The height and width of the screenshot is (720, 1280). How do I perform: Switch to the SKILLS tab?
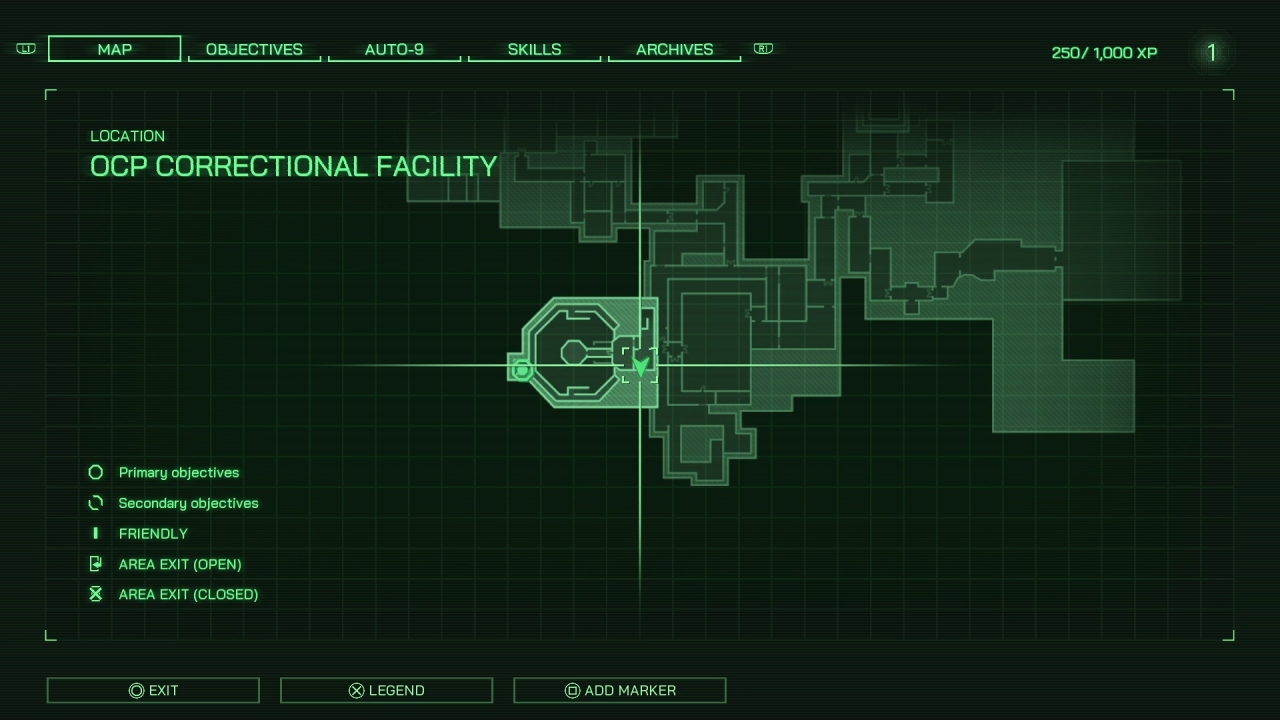click(x=534, y=49)
